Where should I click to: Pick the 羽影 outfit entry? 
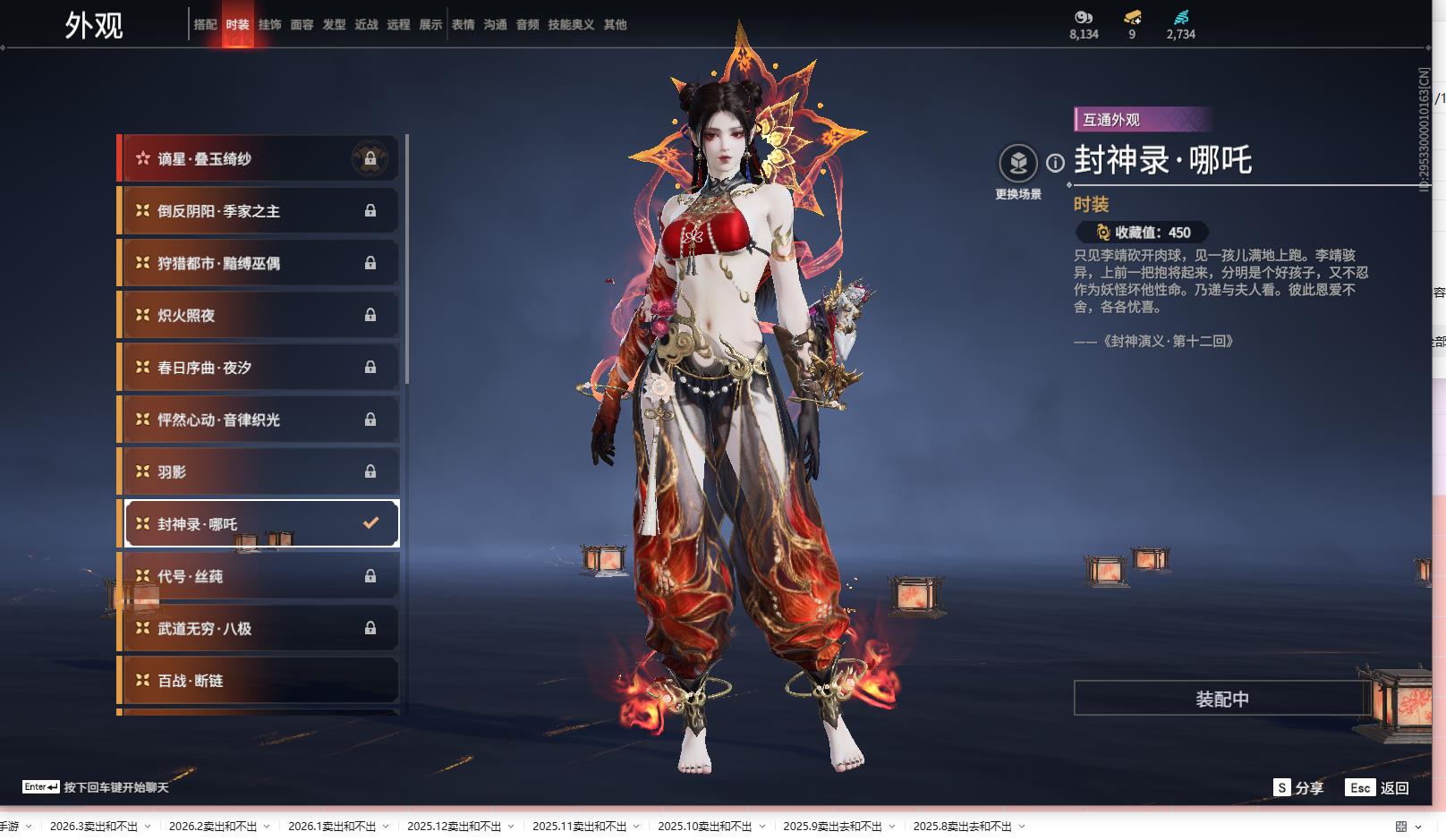tap(259, 471)
